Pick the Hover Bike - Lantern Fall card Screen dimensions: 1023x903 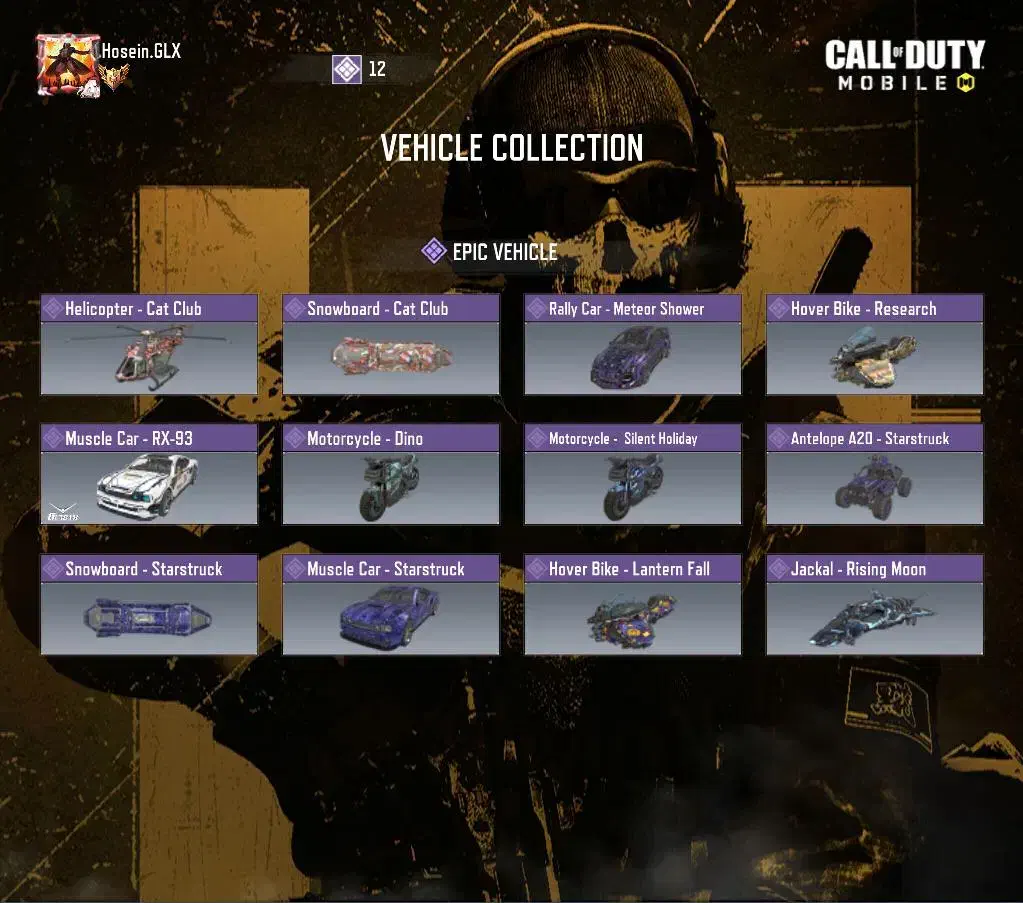(x=633, y=605)
